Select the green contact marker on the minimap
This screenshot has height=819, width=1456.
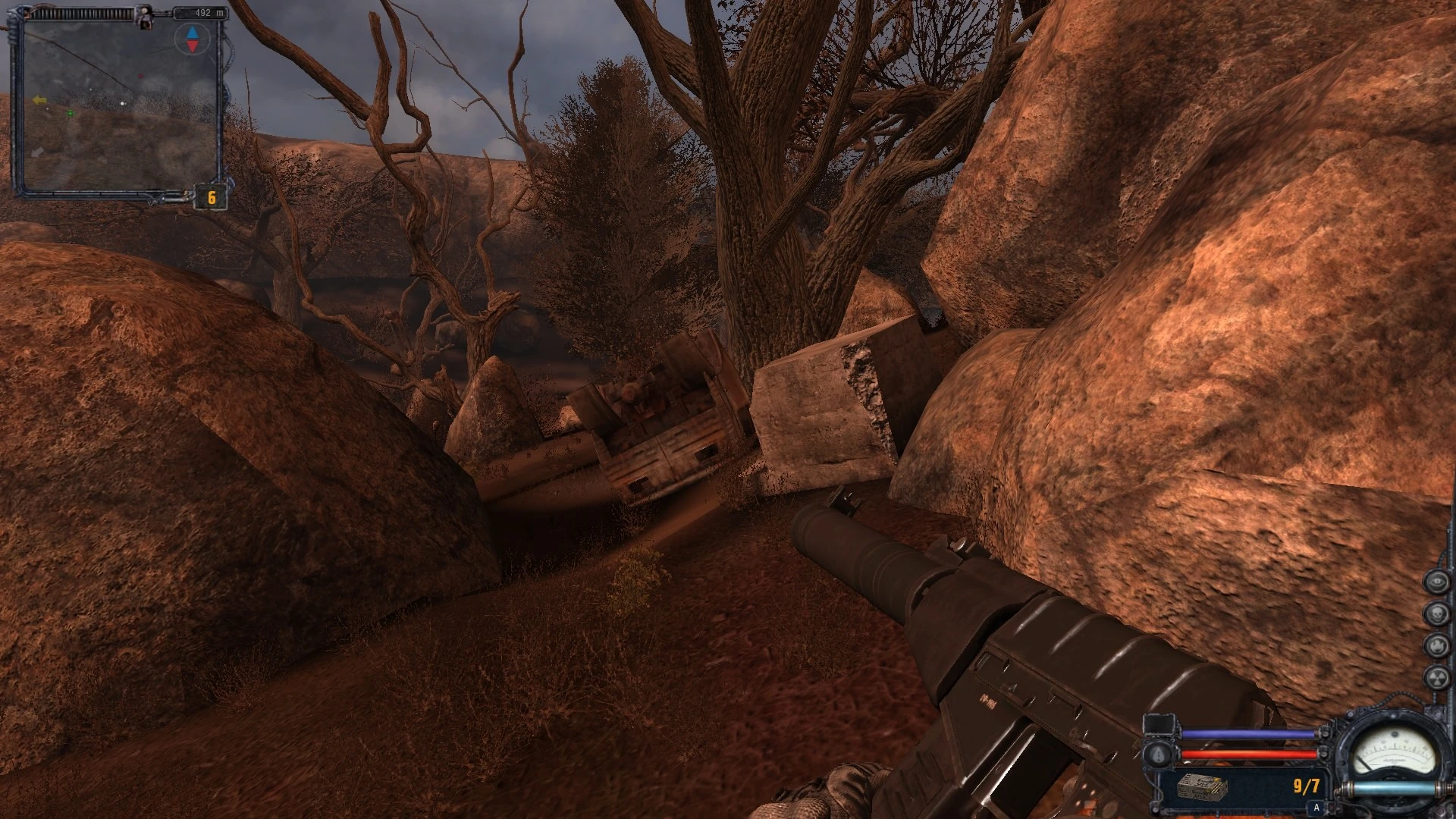pyautogui.click(x=71, y=114)
